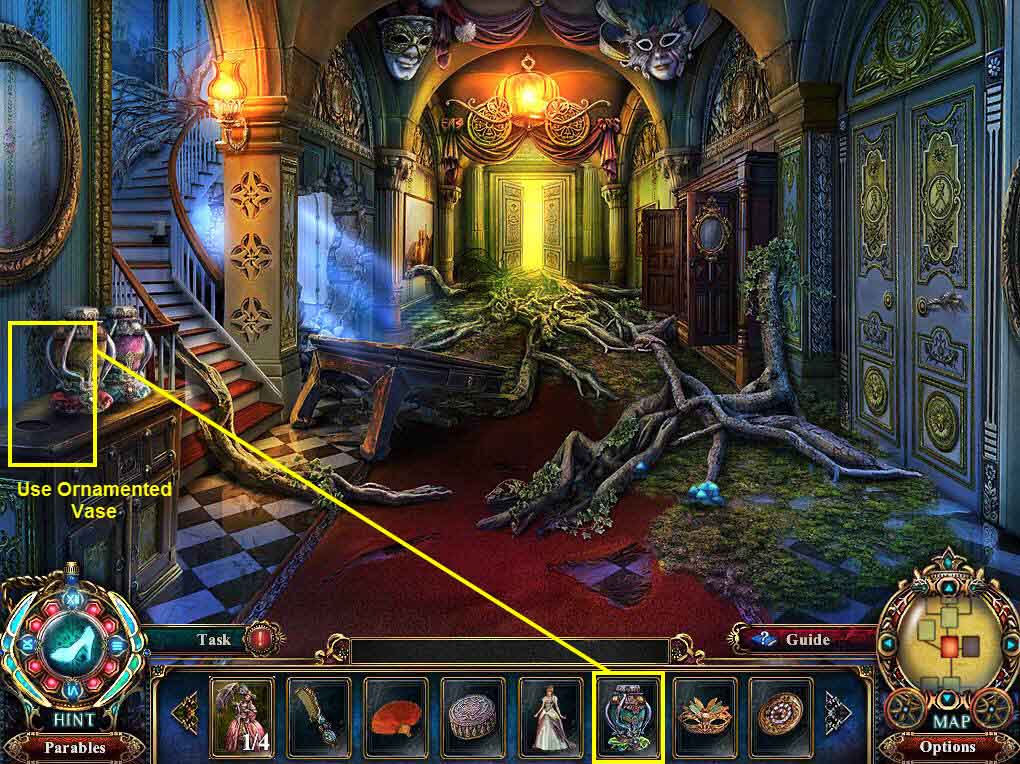Pick the red fan from inventory
The width and height of the screenshot is (1020, 764).
[396, 714]
